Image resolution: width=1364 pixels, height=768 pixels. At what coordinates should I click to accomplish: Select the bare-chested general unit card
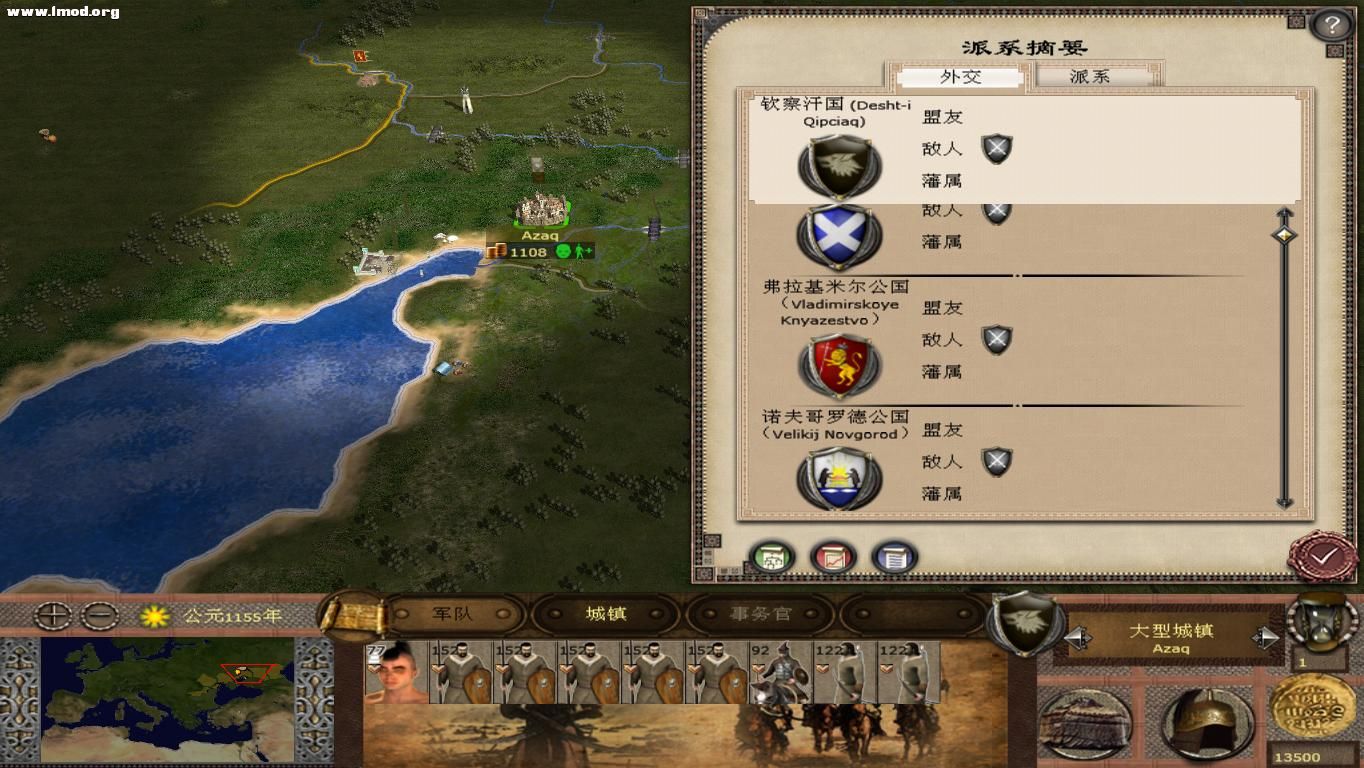click(x=395, y=672)
